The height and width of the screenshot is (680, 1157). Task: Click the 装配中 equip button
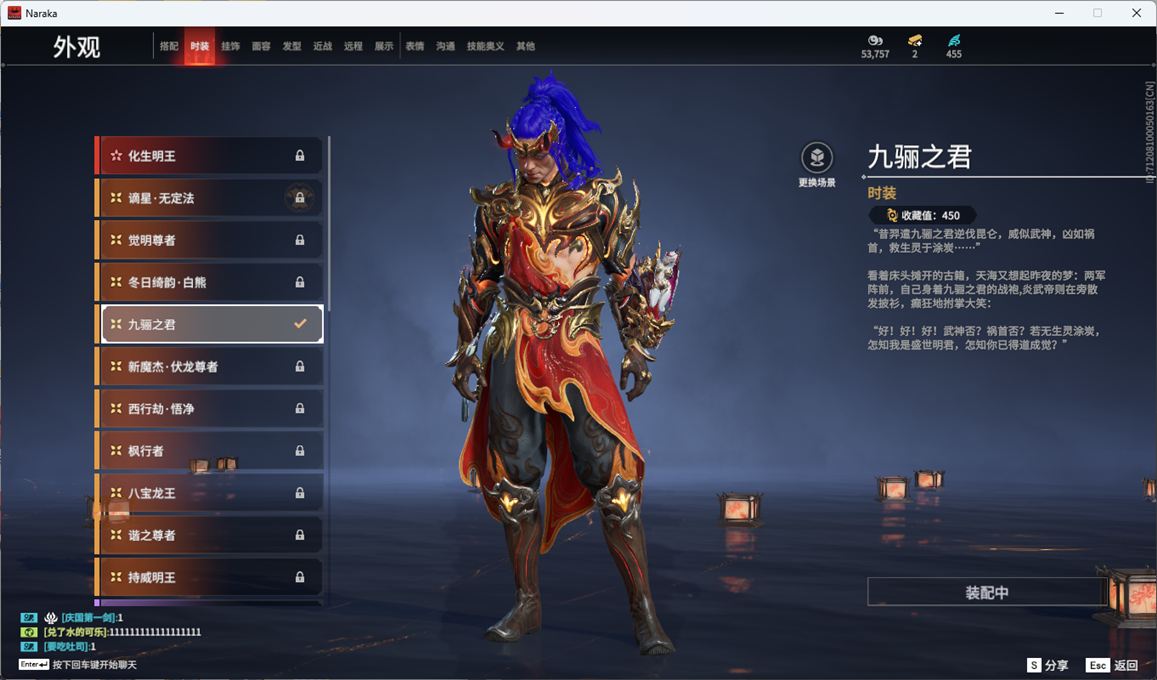click(x=986, y=592)
